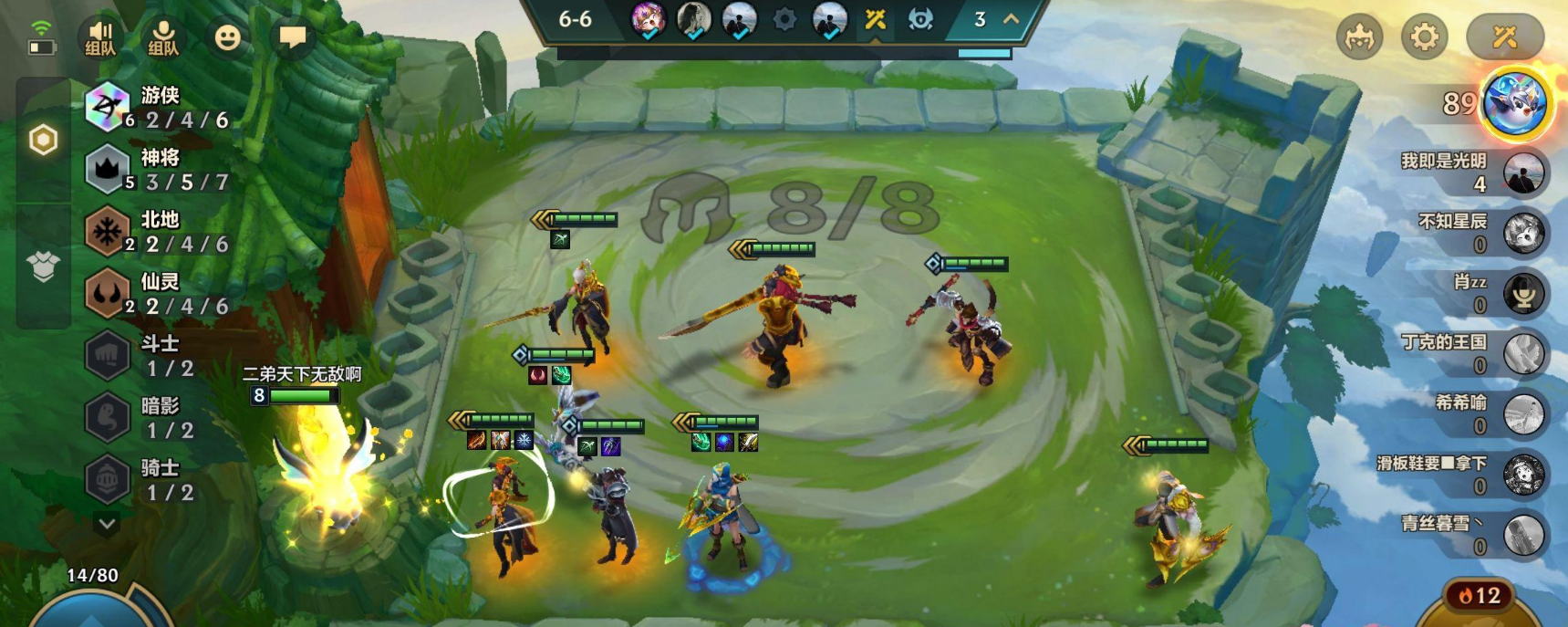Screen dimensions: 1568x627
Task: Select the 神将 trait entry
Action: pyautogui.click(x=157, y=170)
